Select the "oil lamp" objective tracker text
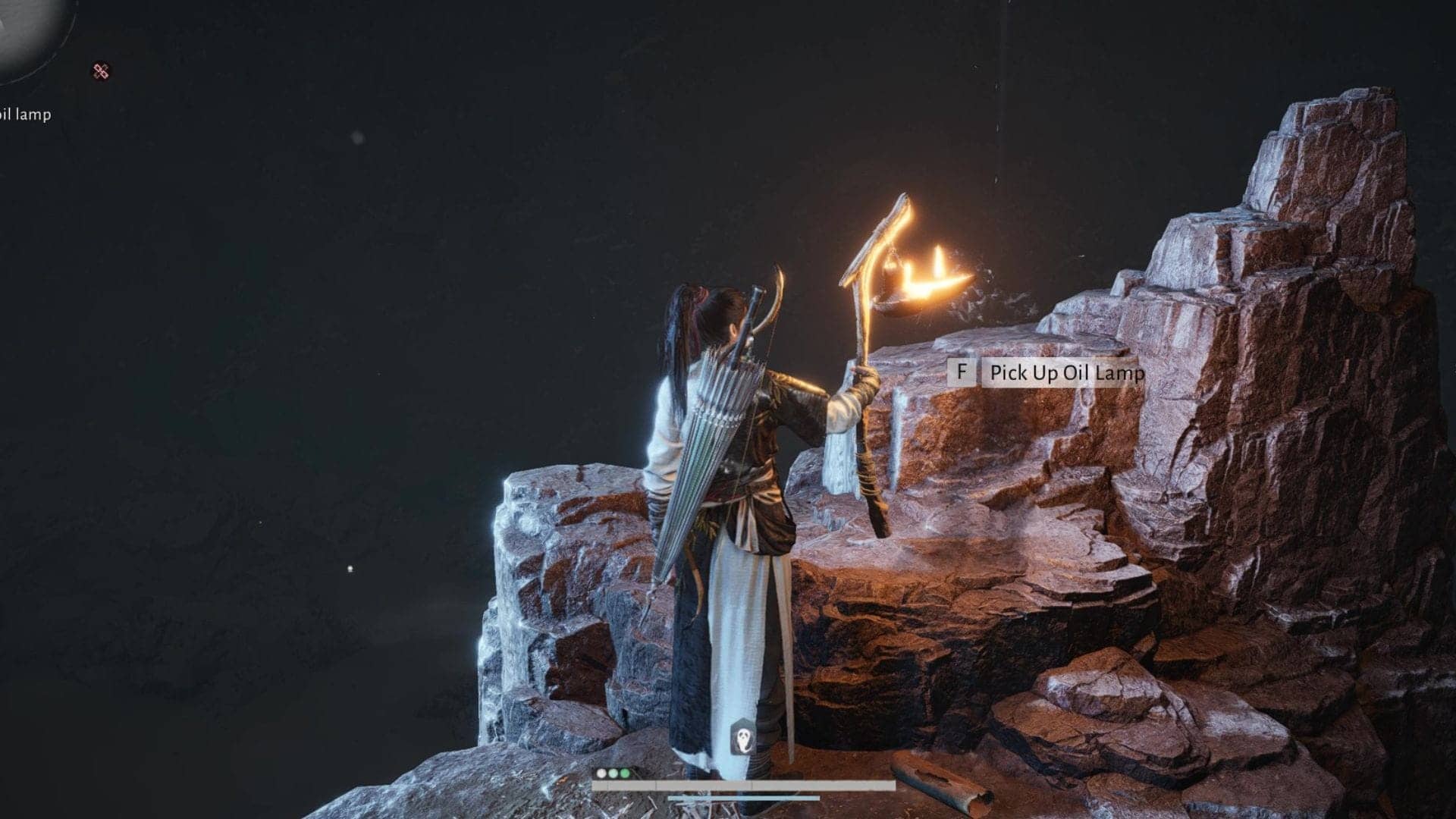This screenshot has width=1456, height=819. pyautogui.click(x=25, y=115)
